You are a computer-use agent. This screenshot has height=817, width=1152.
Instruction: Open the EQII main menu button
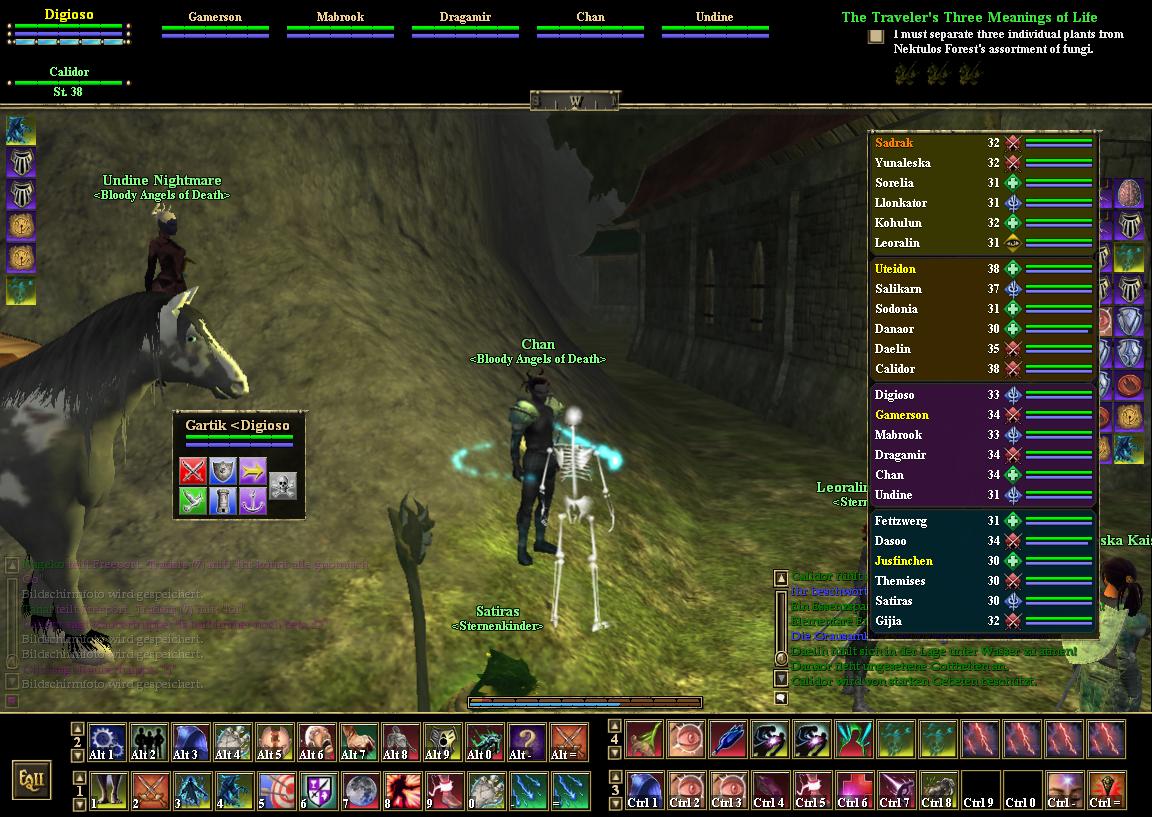(x=32, y=780)
